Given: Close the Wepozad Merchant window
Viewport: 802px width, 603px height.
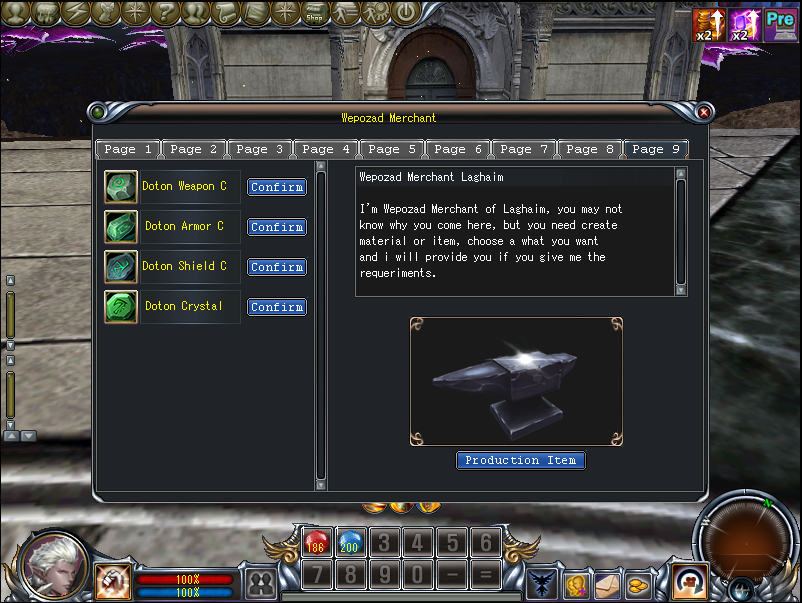Looking at the screenshot, I should 704,113.
